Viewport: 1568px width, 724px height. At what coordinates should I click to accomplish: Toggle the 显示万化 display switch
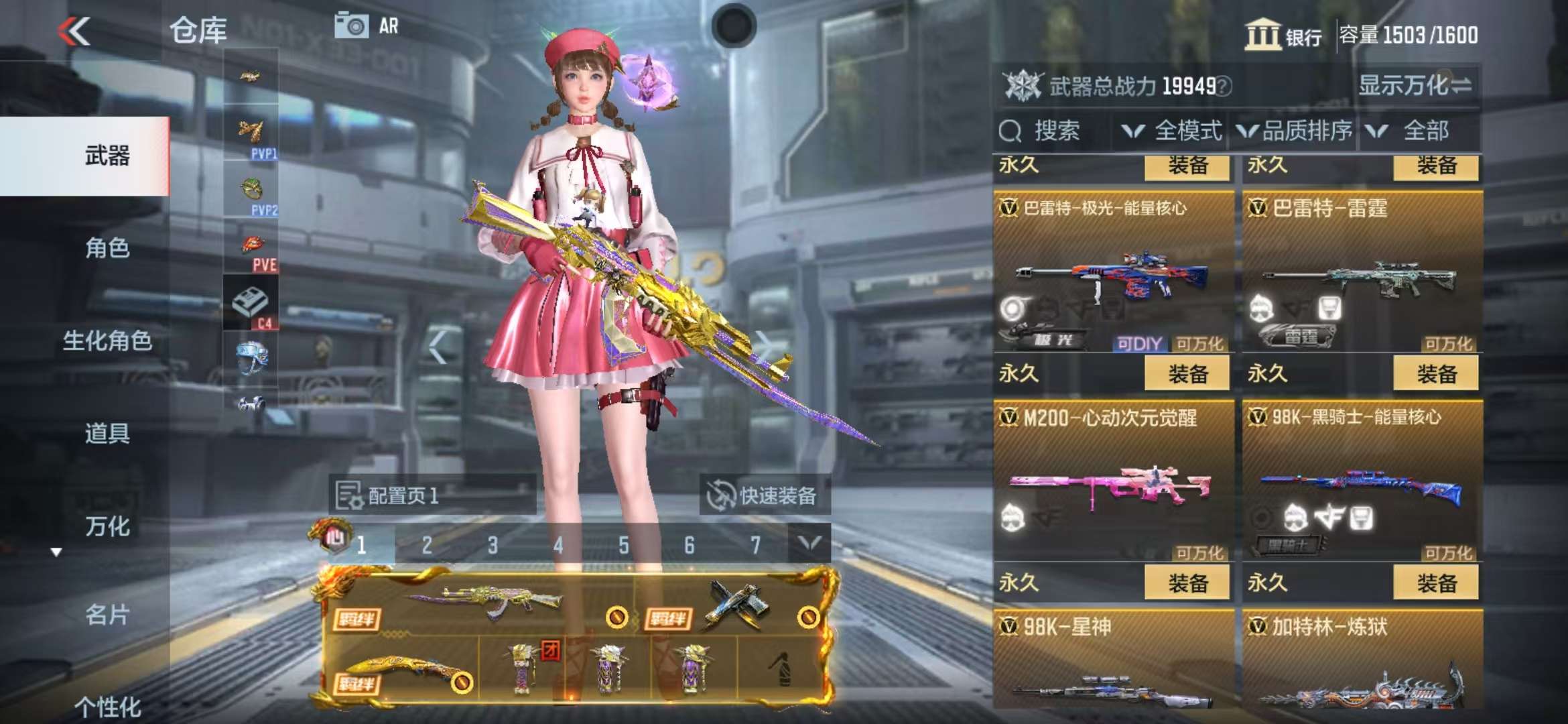click(1415, 85)
